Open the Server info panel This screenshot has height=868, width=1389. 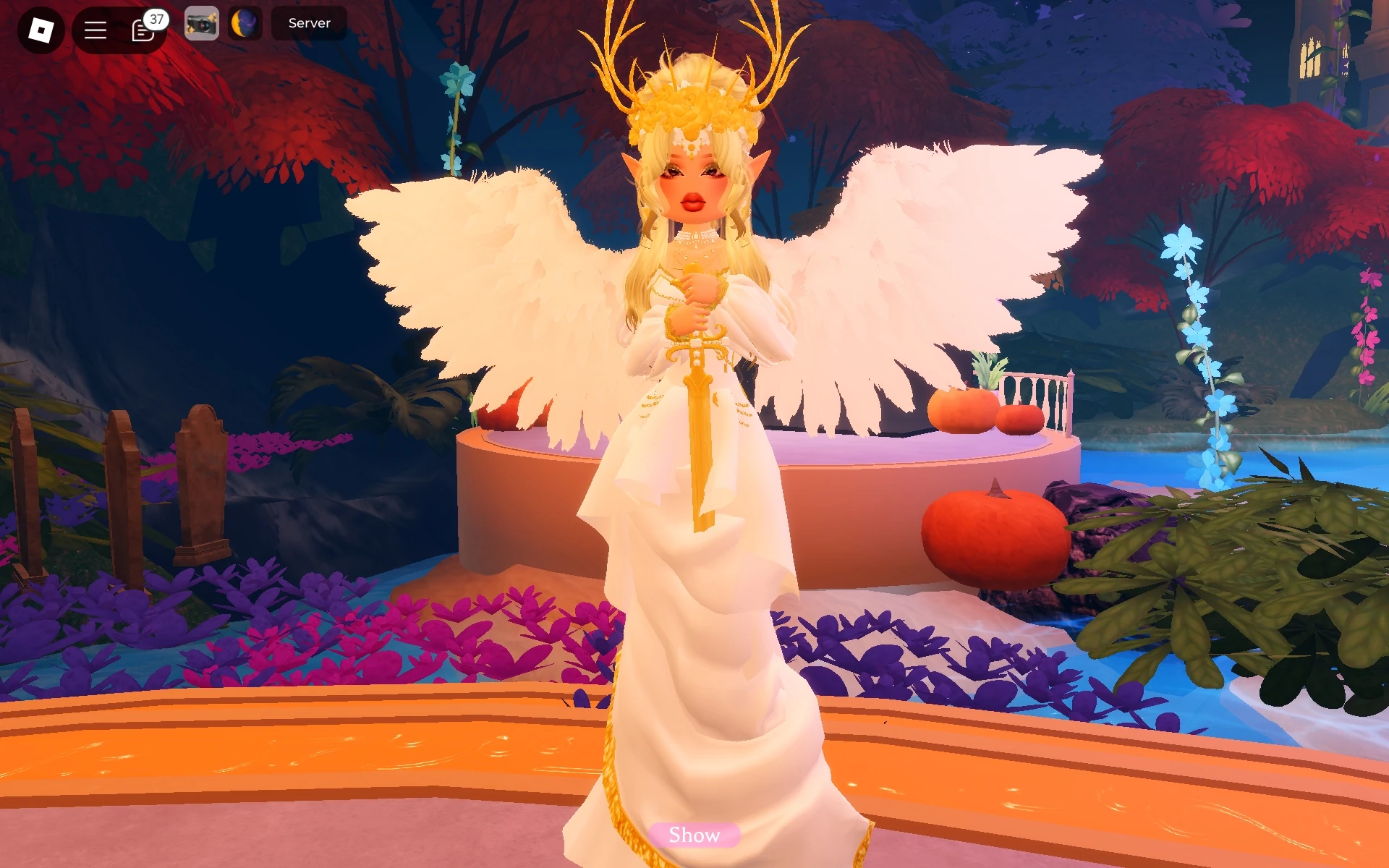coord(309,22)
